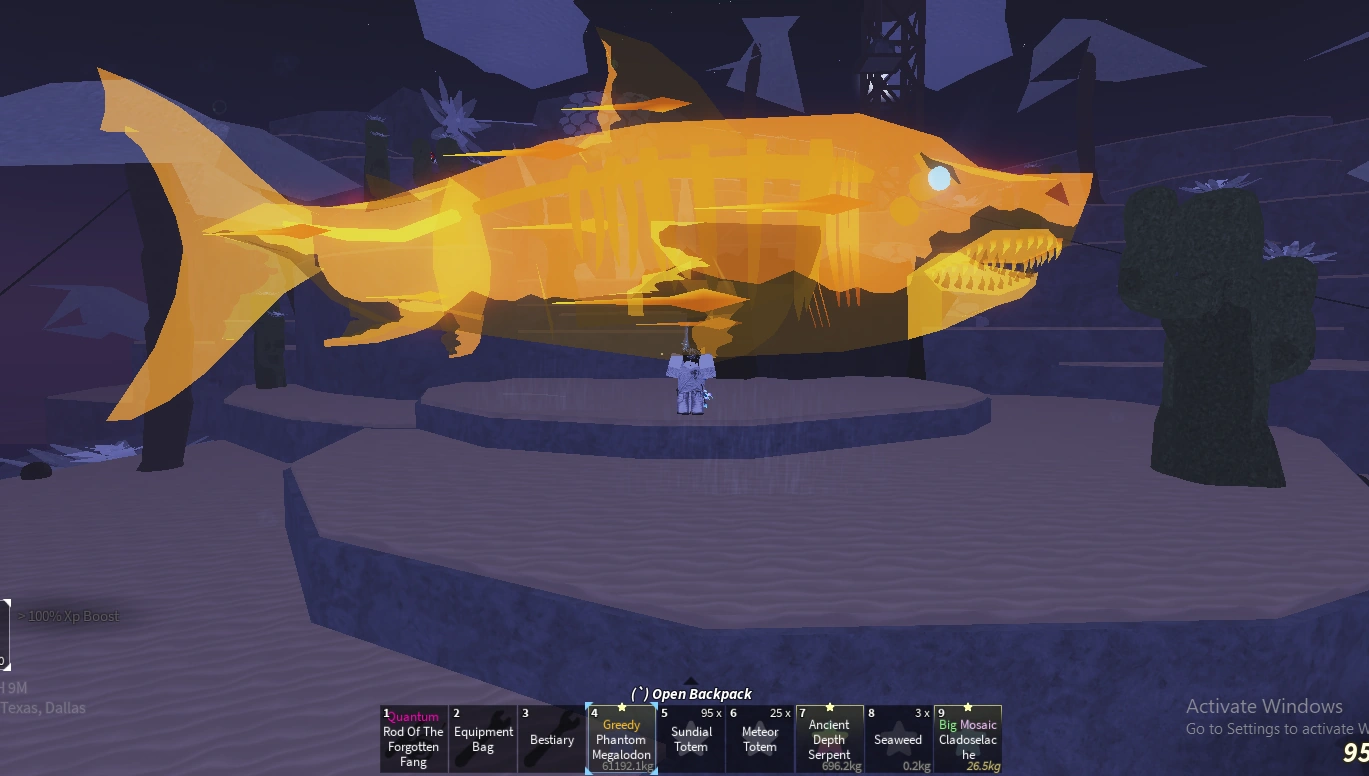Select the Sundial Totem stack

(690, 740)
